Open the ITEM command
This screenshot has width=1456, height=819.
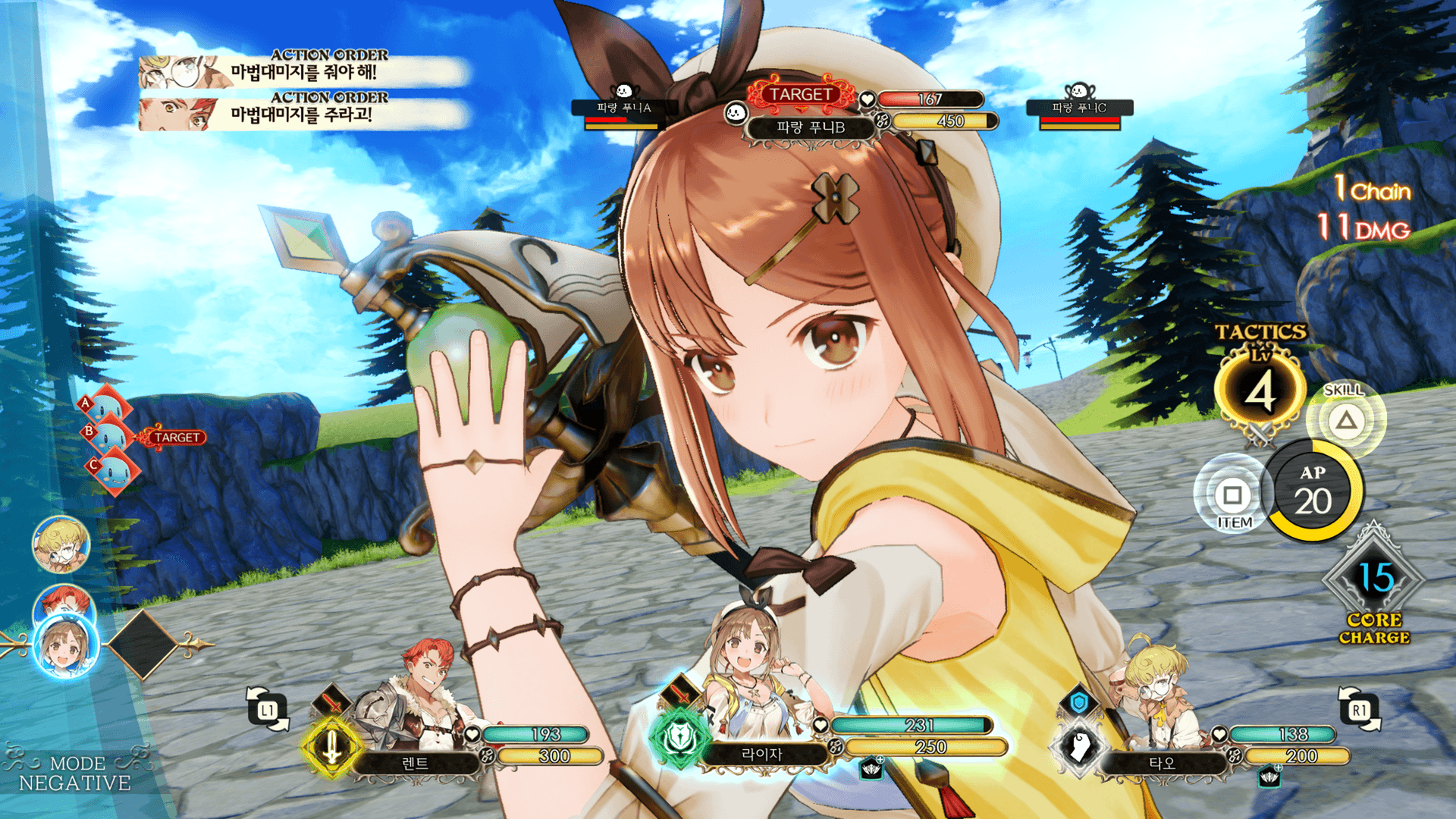coord(1232,496)
